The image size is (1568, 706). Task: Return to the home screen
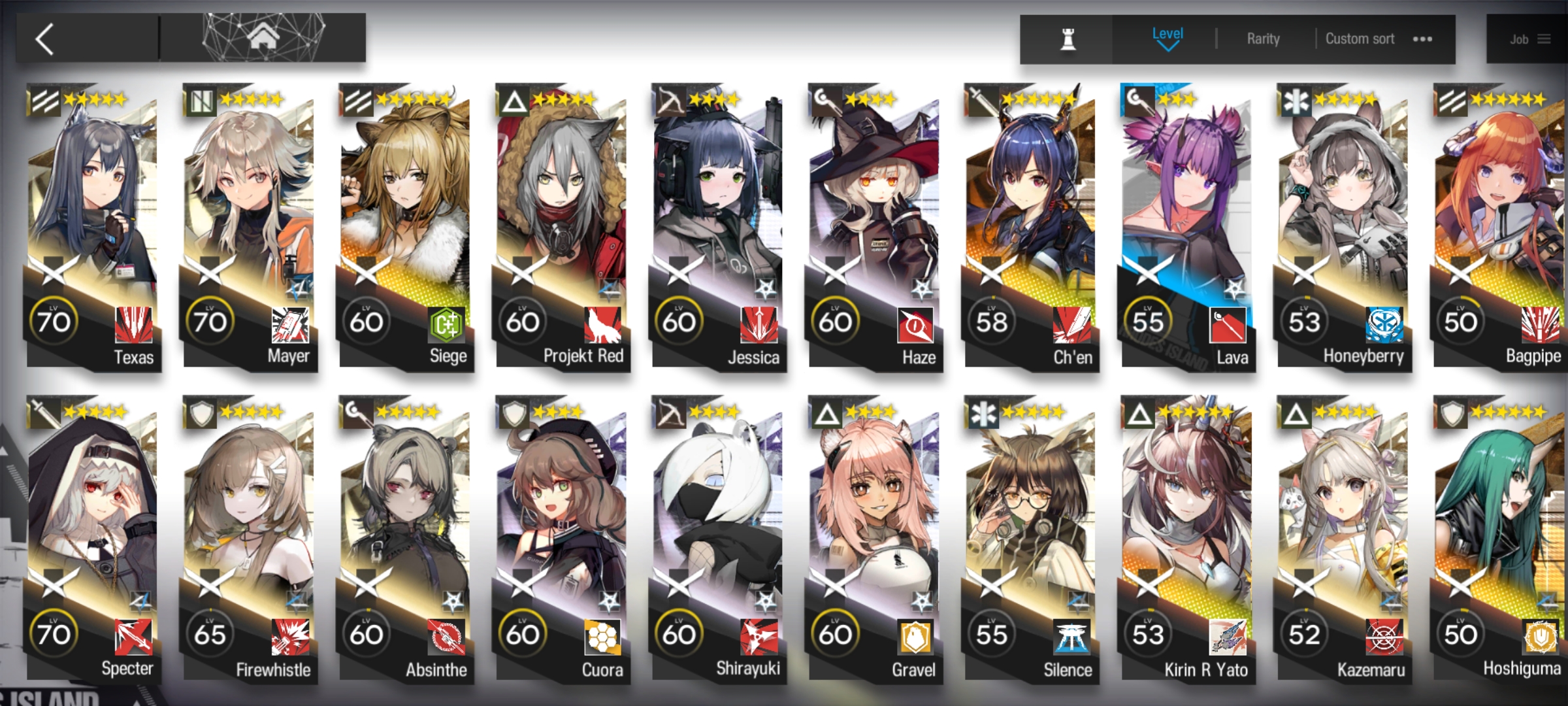coord(263,38)
